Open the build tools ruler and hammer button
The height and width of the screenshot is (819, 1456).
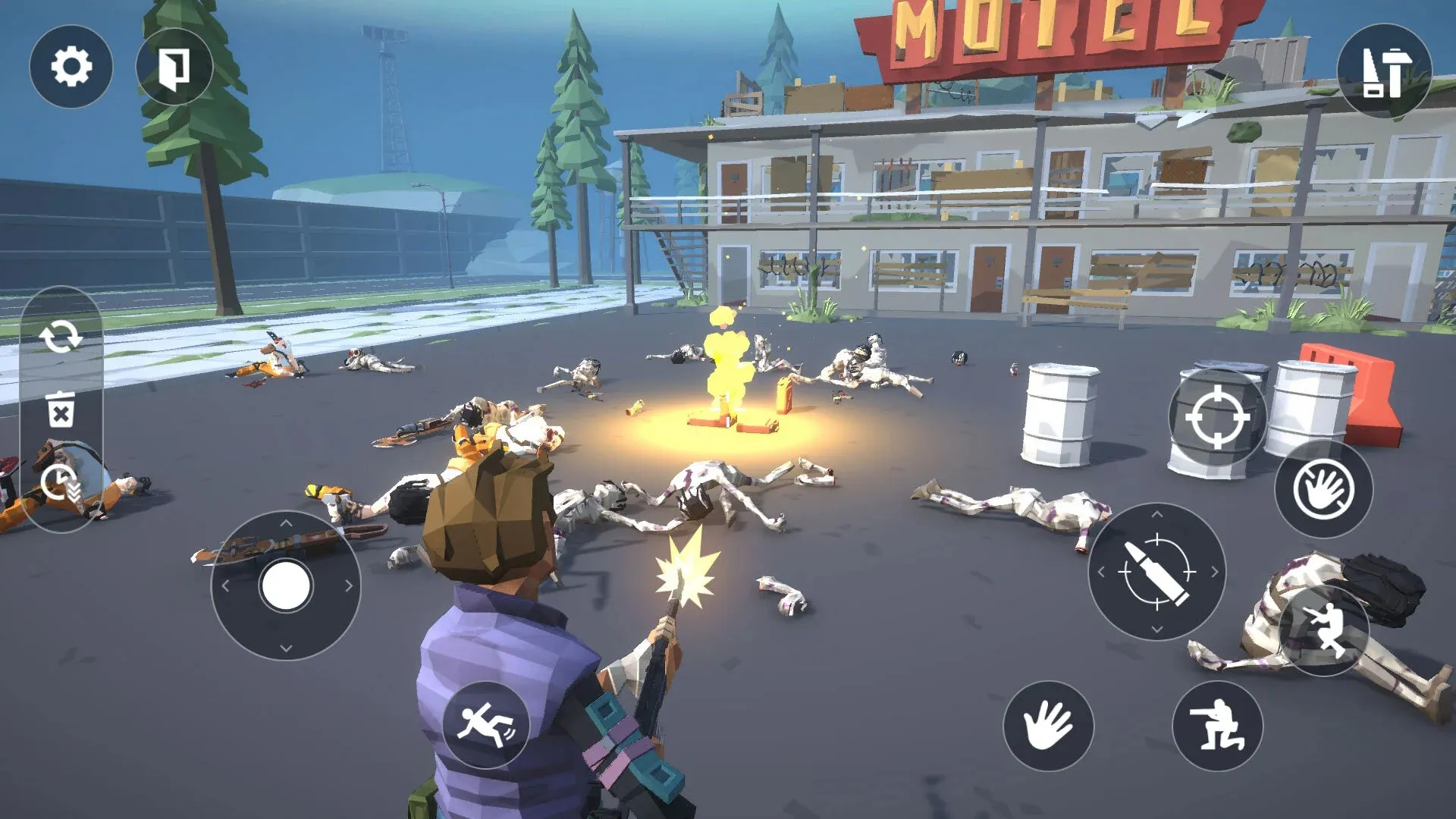coord(1384,71)
